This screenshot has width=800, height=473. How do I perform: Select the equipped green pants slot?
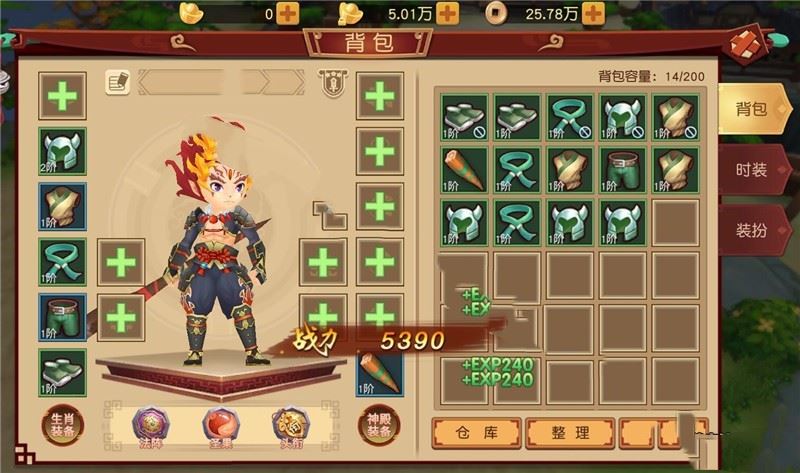click(x=62, y=318)
